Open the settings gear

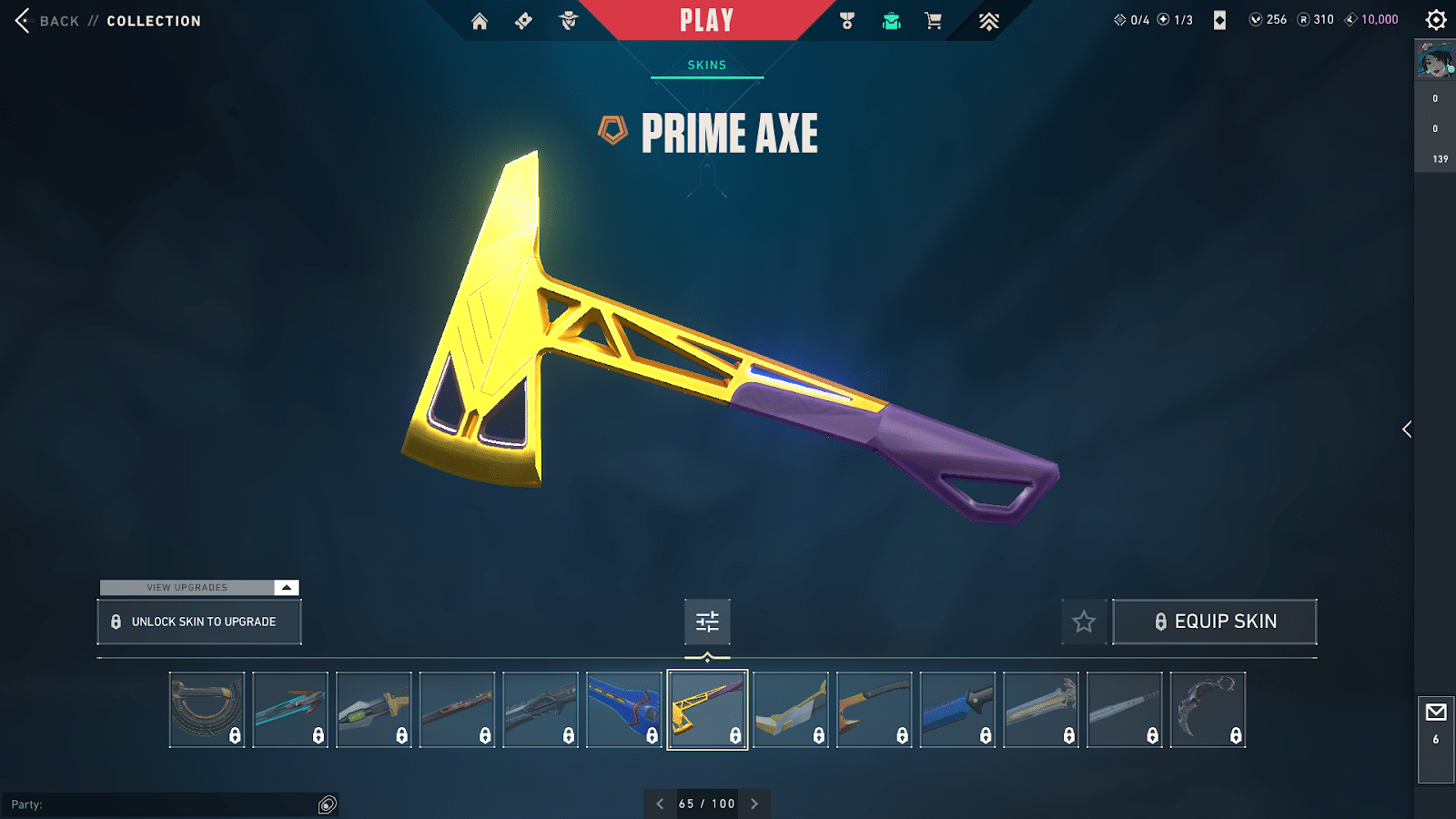pyautogui.click(x=1436, y=20)
